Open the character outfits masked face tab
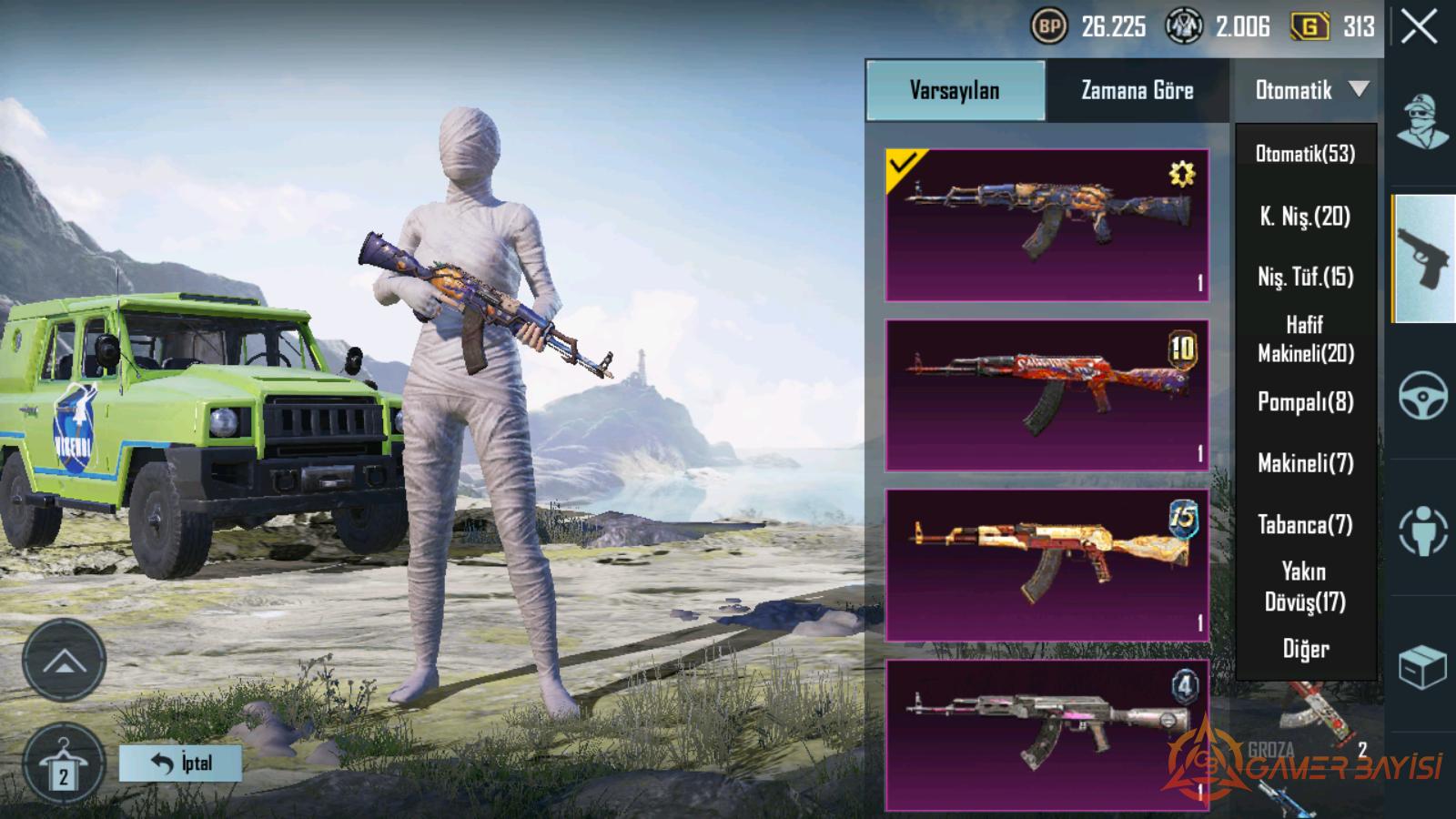Viewport: 1456px width, 819px height. coord(1423,122)
